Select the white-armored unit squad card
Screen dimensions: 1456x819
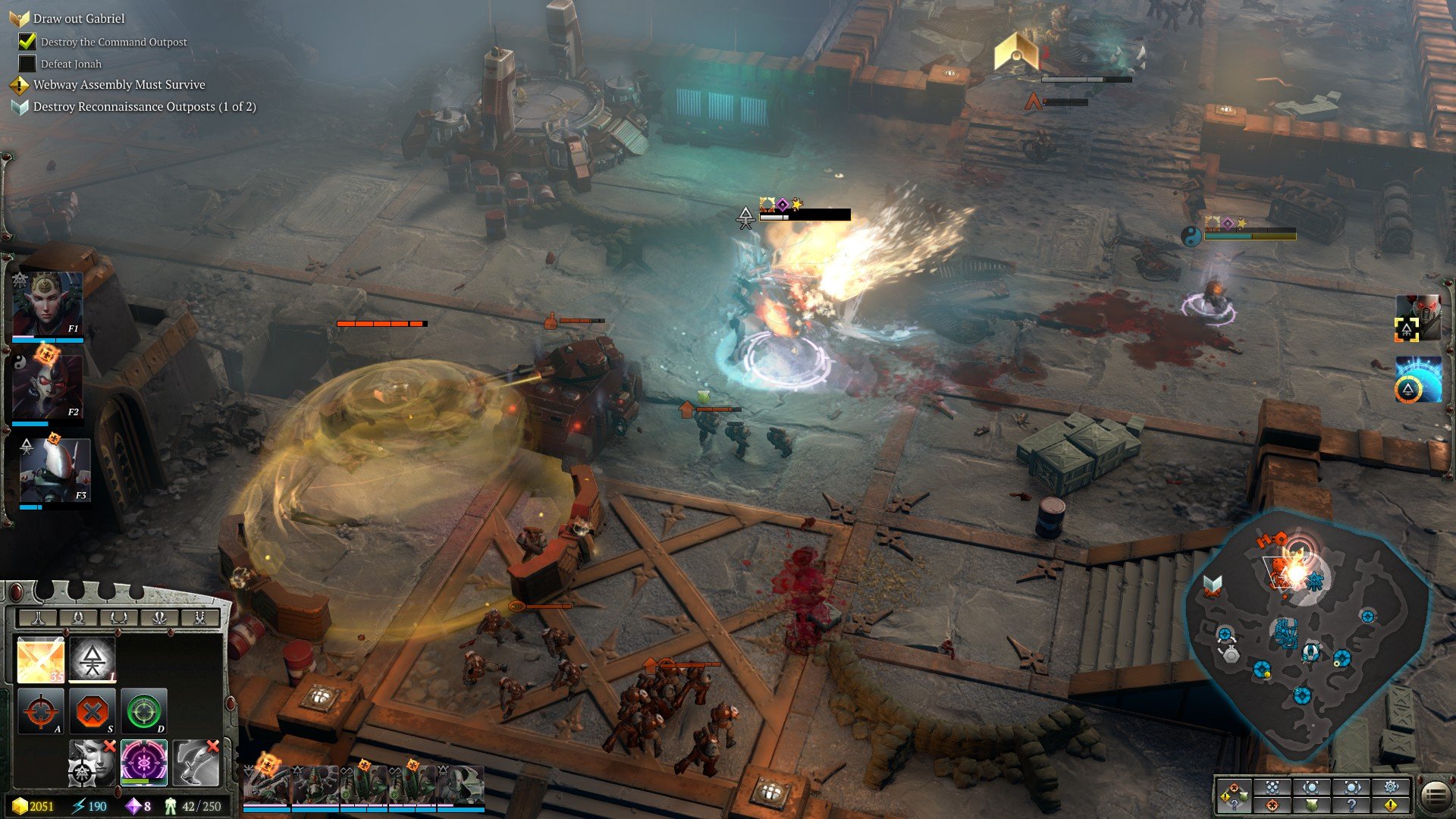462,784
